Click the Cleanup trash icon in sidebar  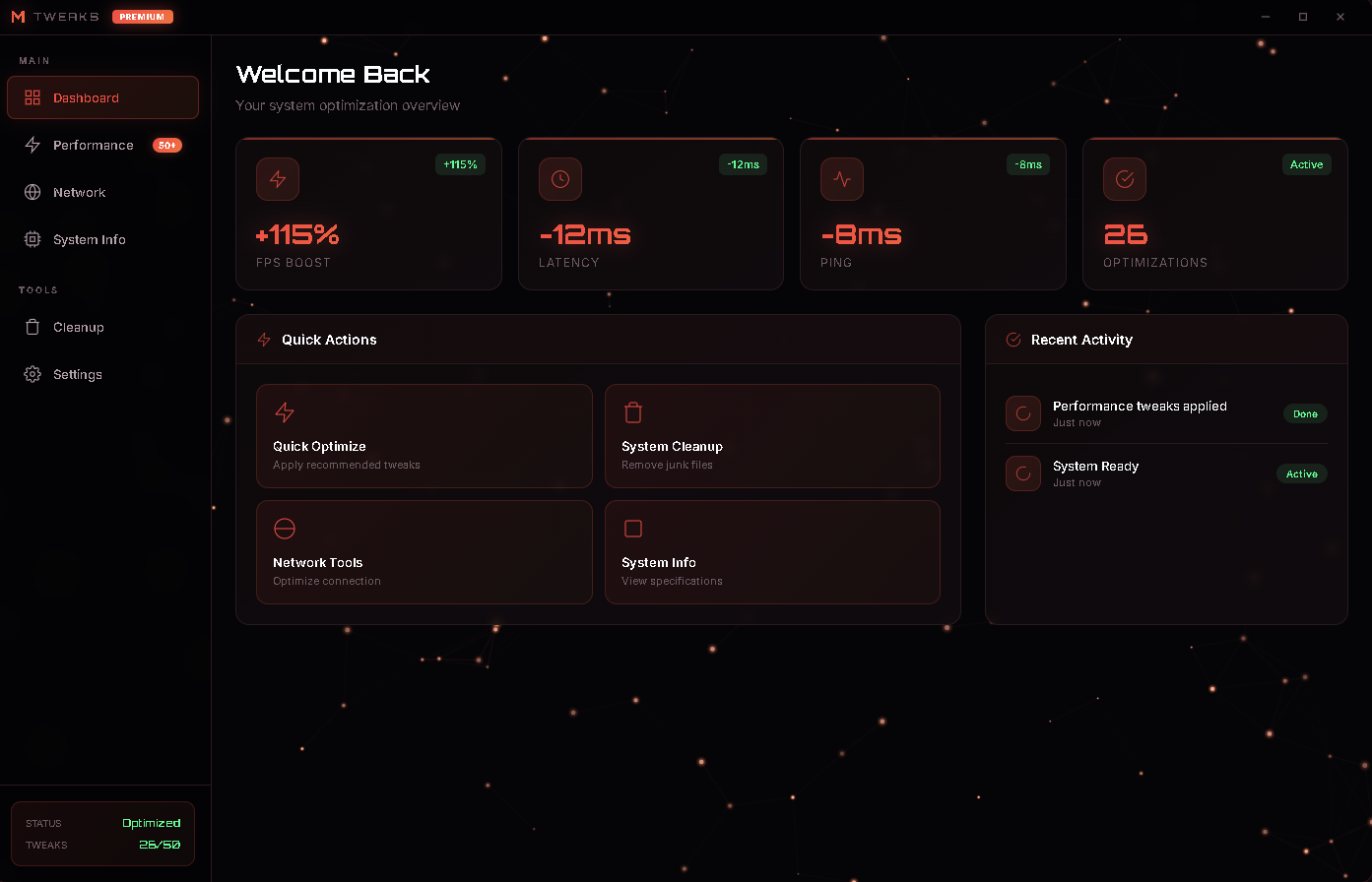click(33, 327)
